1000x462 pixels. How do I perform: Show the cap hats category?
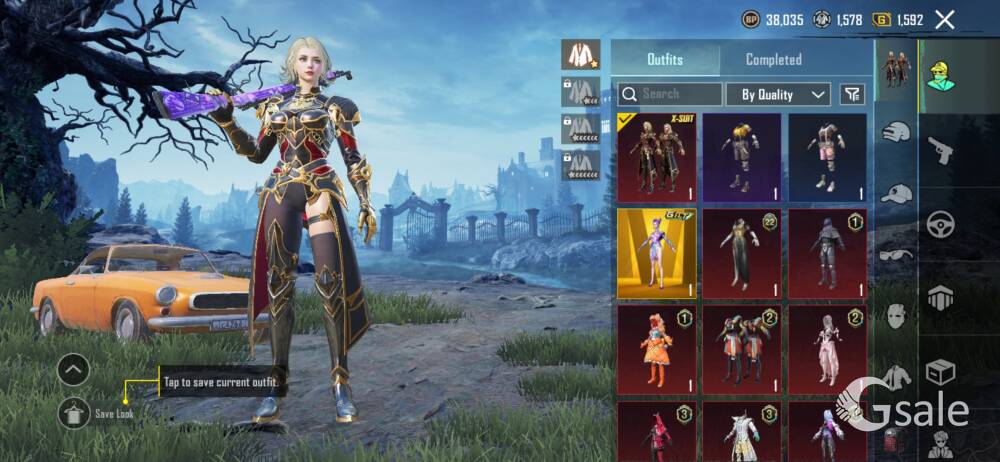tap(896, 193)
